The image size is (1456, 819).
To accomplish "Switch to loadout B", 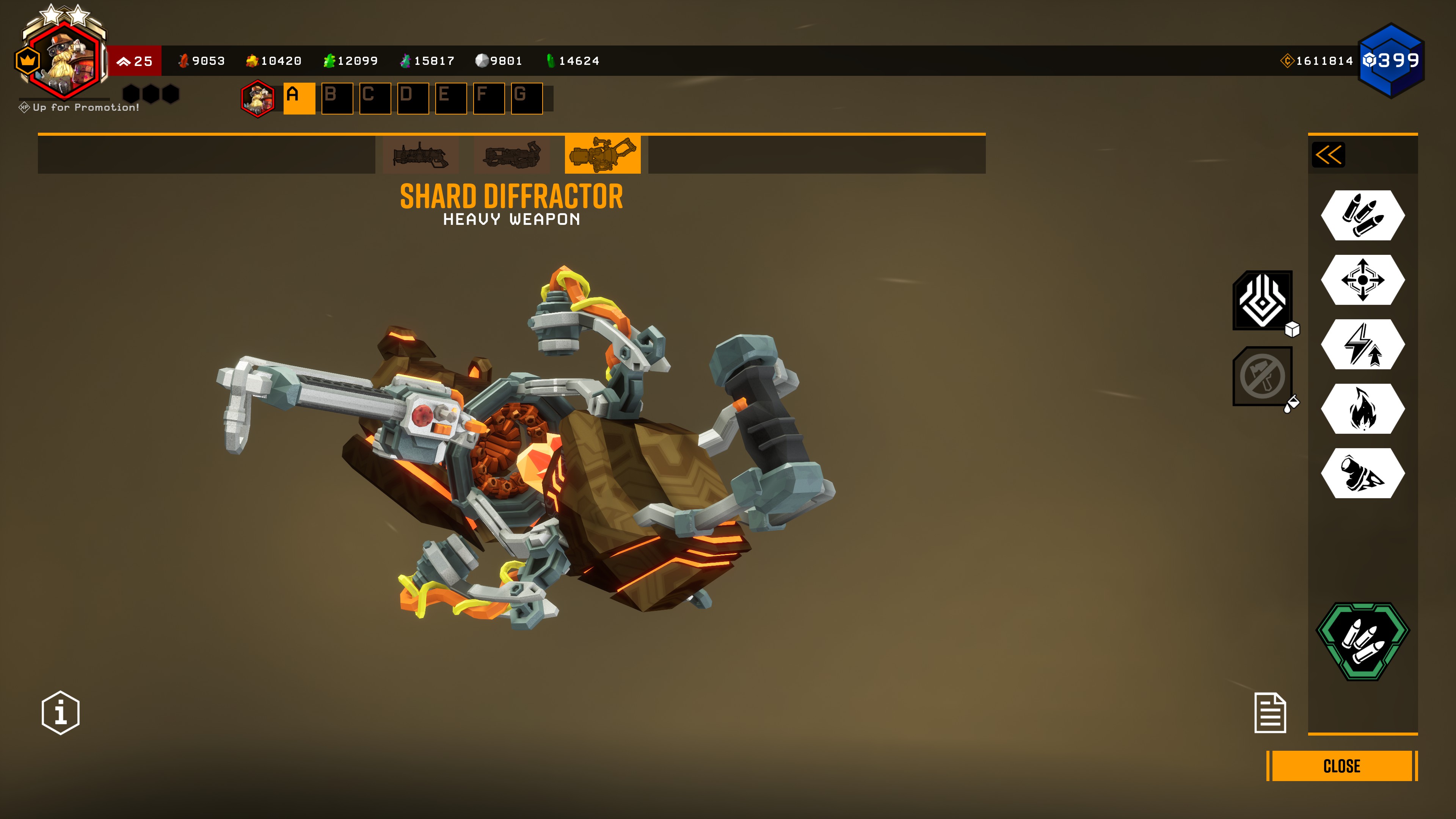I will [337, 98].
